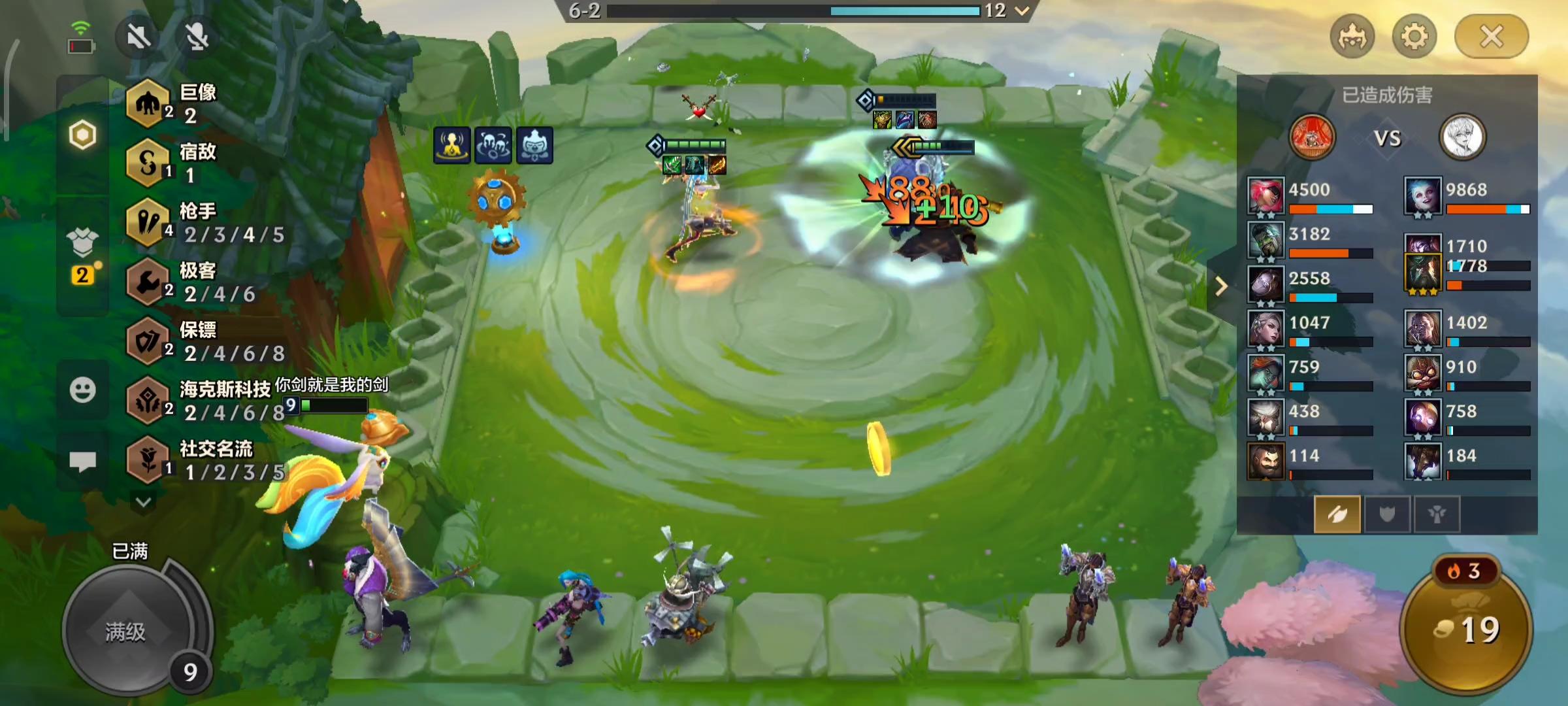
Task: Select the 海克斯科技 trait entry
Action: coord(203,401)
